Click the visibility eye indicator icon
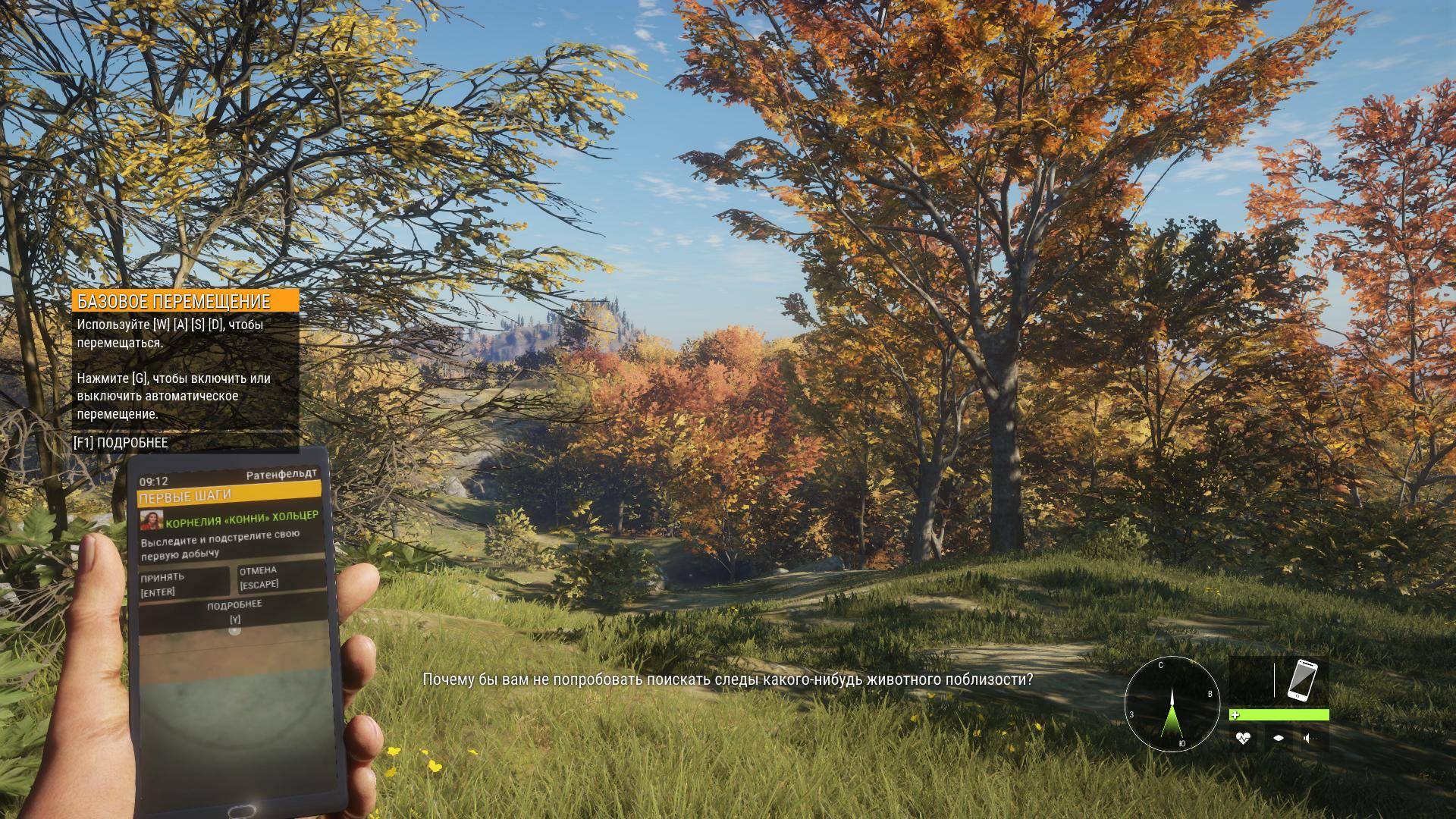1456x819 pixels. click(x=1279, y=738)
